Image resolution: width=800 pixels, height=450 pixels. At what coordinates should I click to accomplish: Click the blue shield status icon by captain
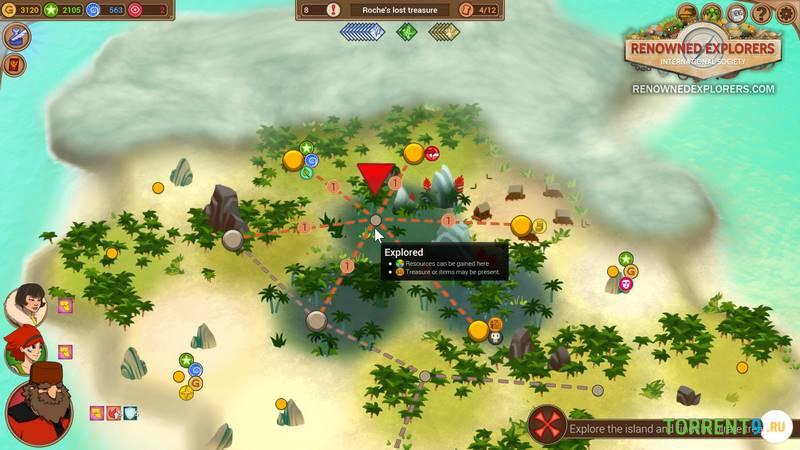[x=130, y=413]
